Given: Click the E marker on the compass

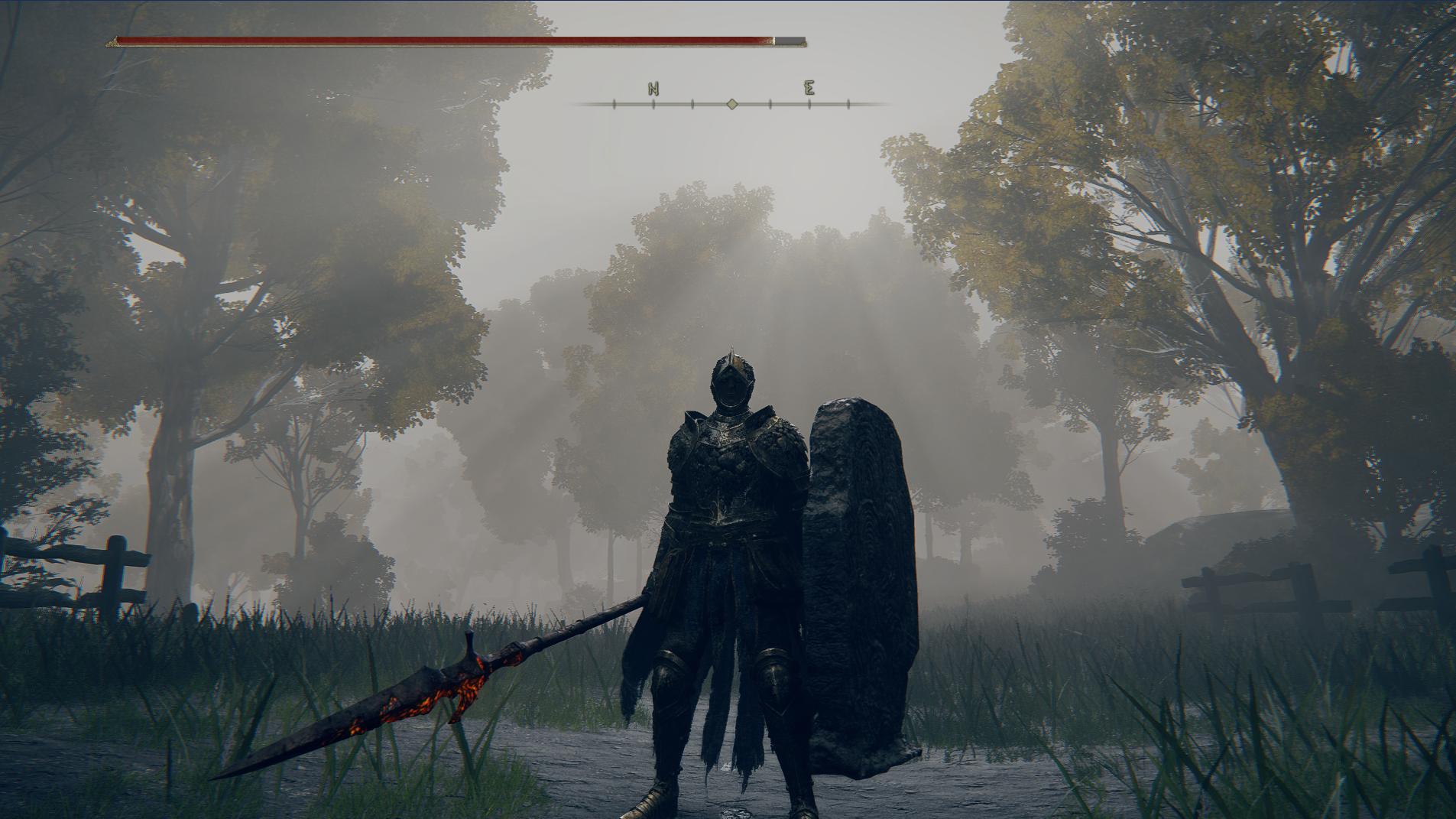Looking at the screenshot, I should pos(809,88).
